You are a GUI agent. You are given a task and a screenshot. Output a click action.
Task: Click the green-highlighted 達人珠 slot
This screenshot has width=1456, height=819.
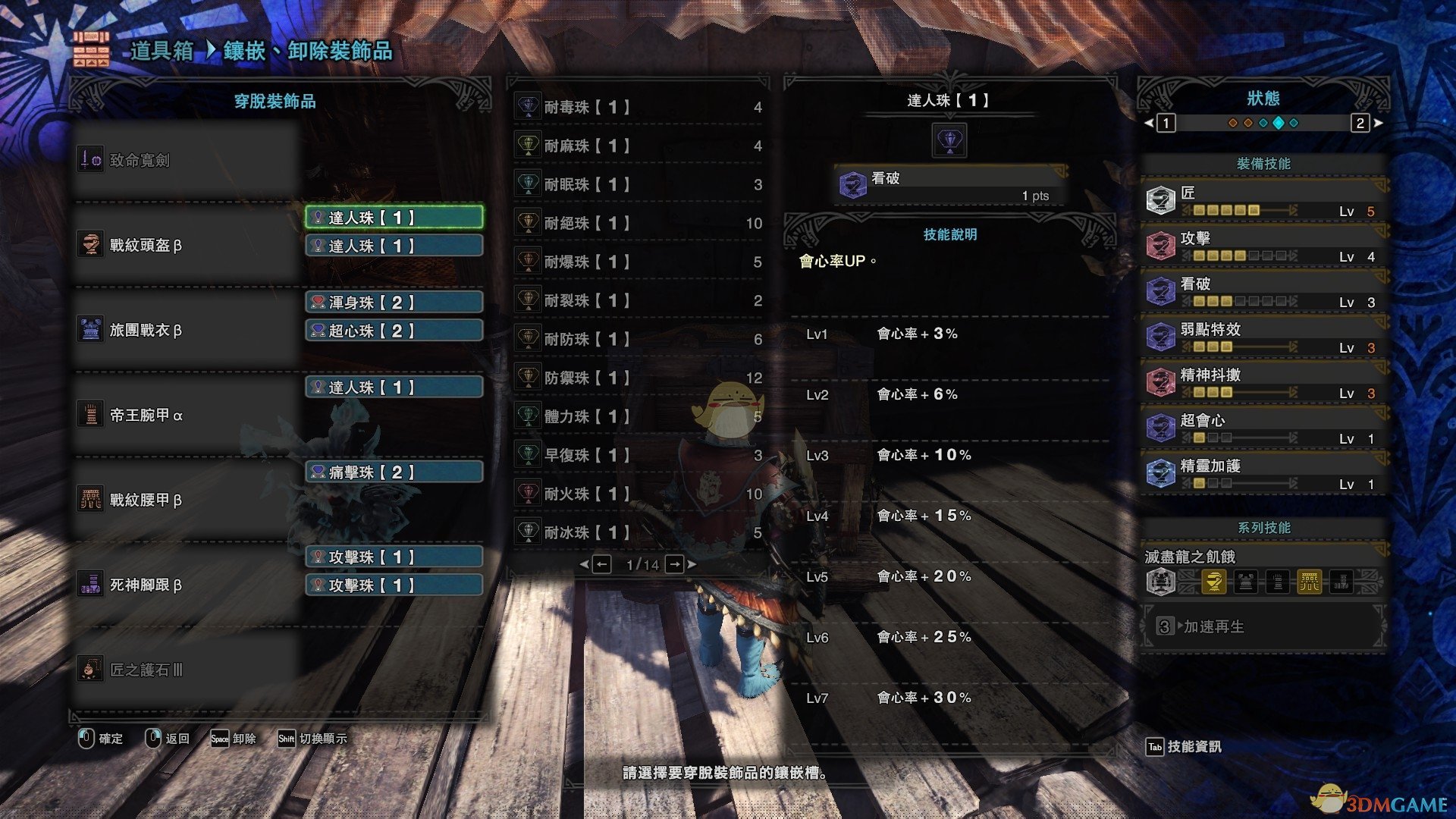pyautogui.click(x=394, y=218)
